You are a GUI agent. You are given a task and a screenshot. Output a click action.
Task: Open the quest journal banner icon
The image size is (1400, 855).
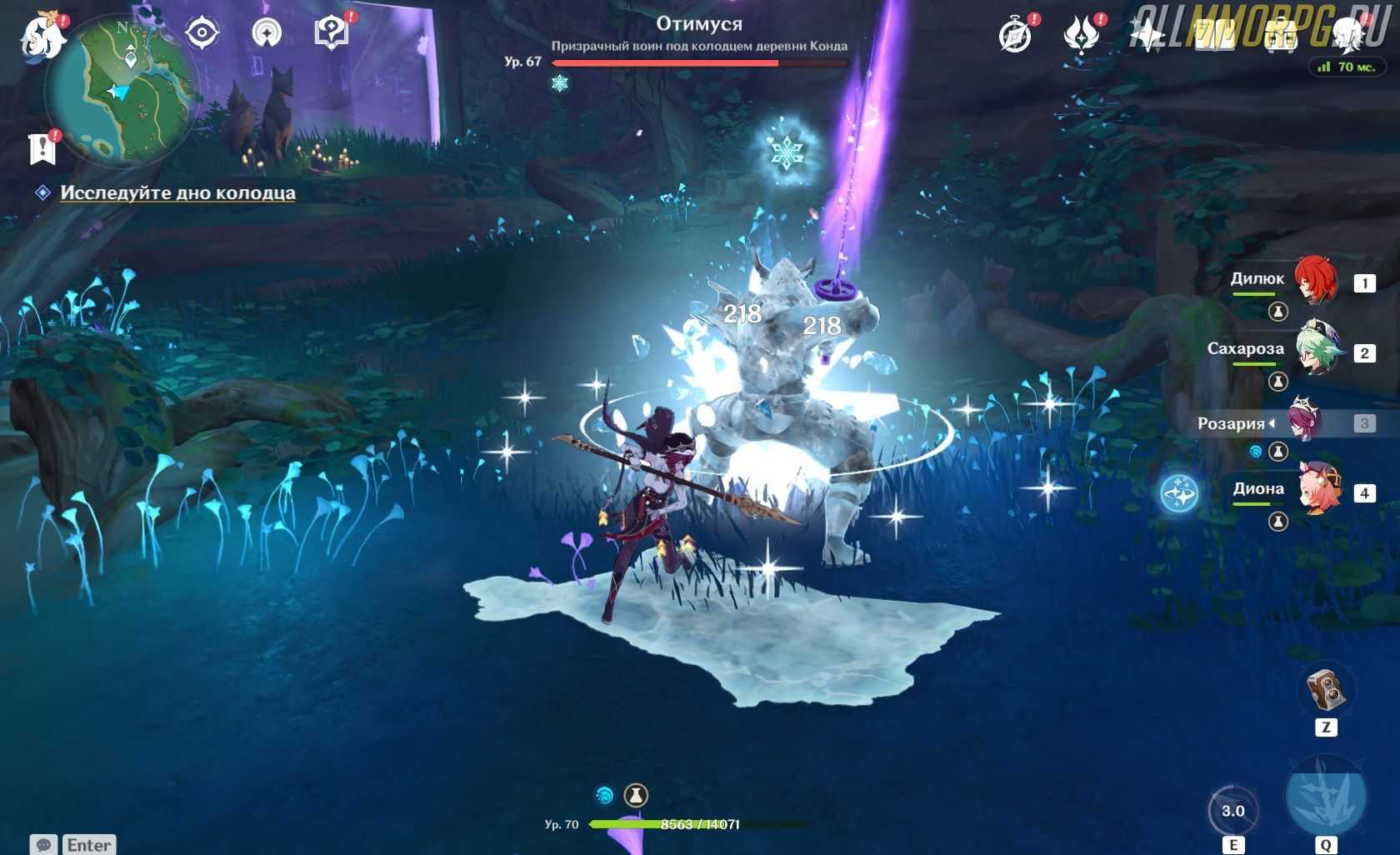point(42,148)
